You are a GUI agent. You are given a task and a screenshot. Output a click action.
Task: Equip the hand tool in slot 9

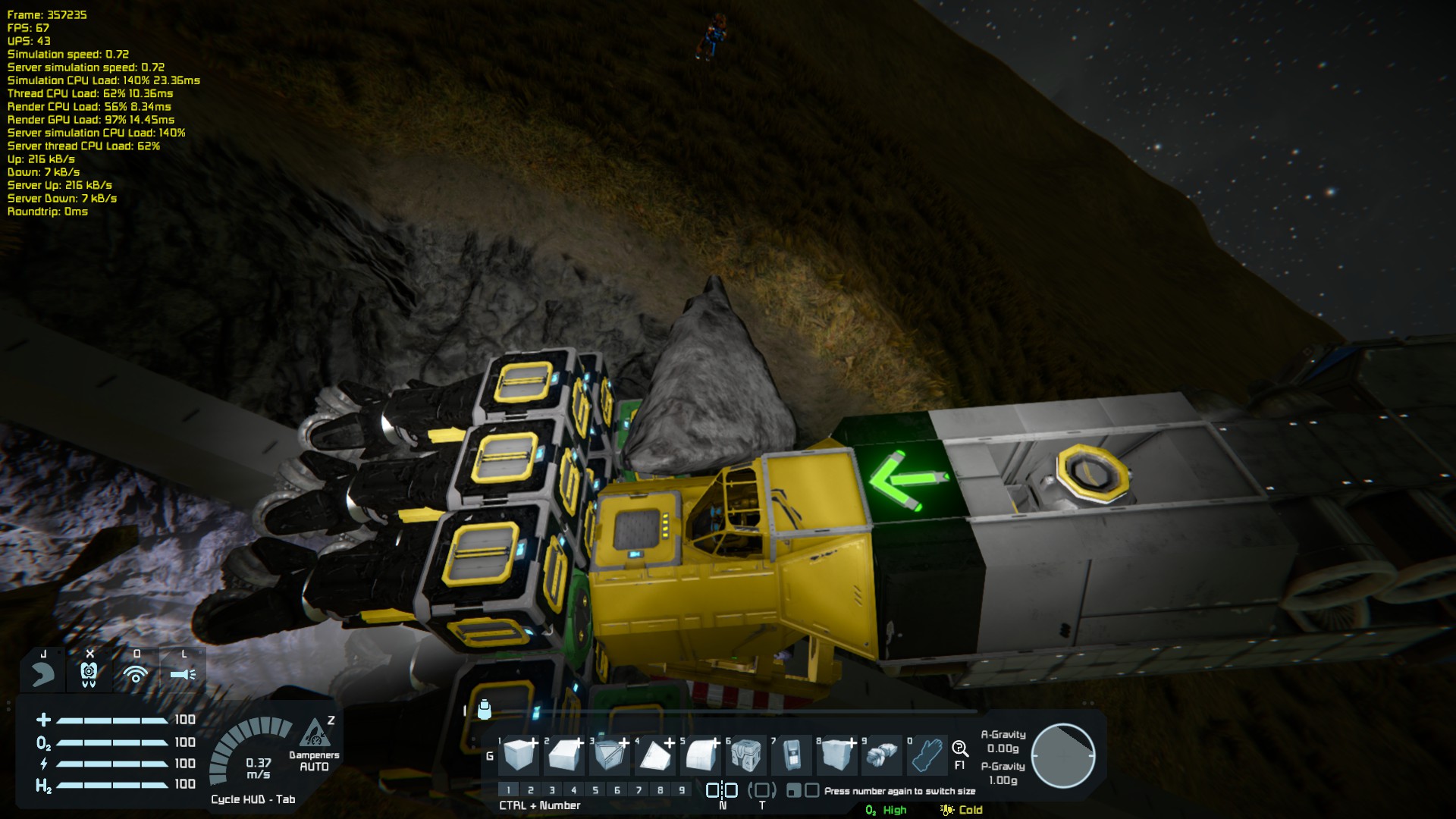point(882,755)
